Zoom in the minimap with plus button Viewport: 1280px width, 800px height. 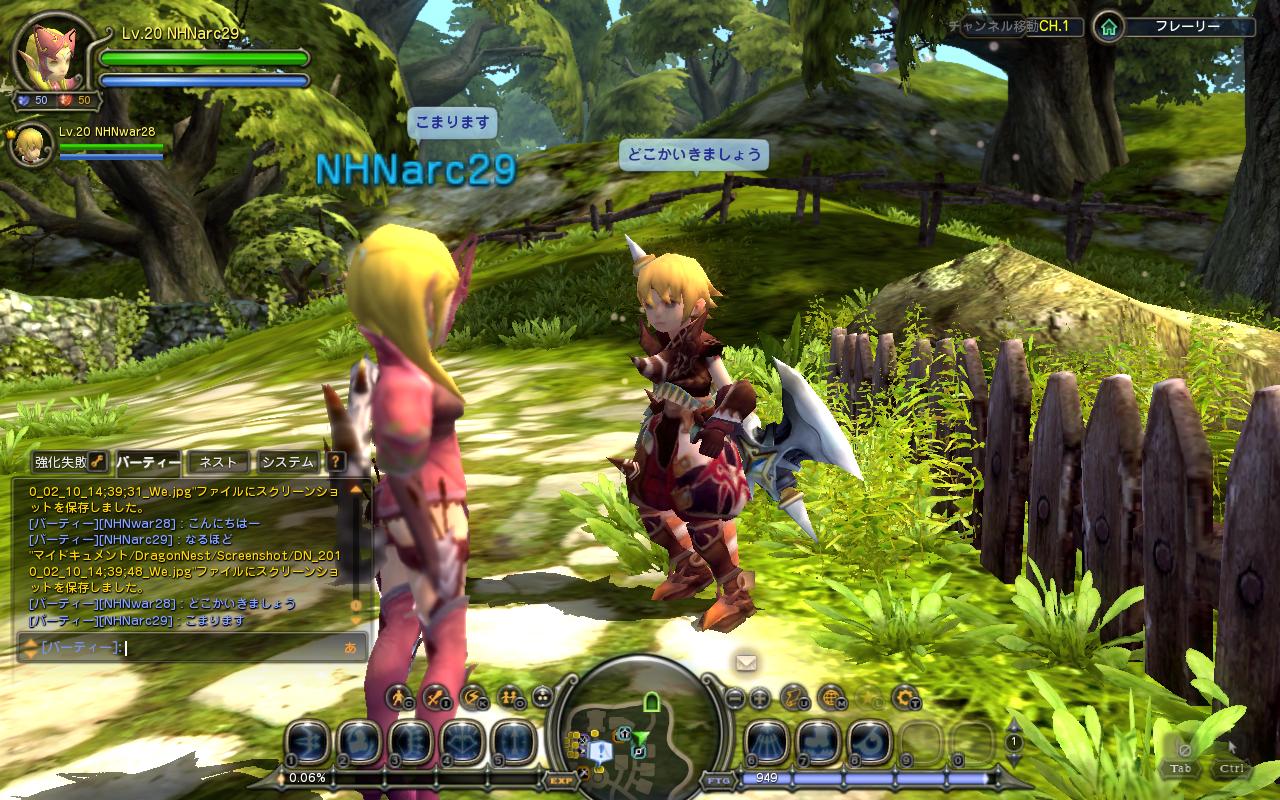(760, 697)
